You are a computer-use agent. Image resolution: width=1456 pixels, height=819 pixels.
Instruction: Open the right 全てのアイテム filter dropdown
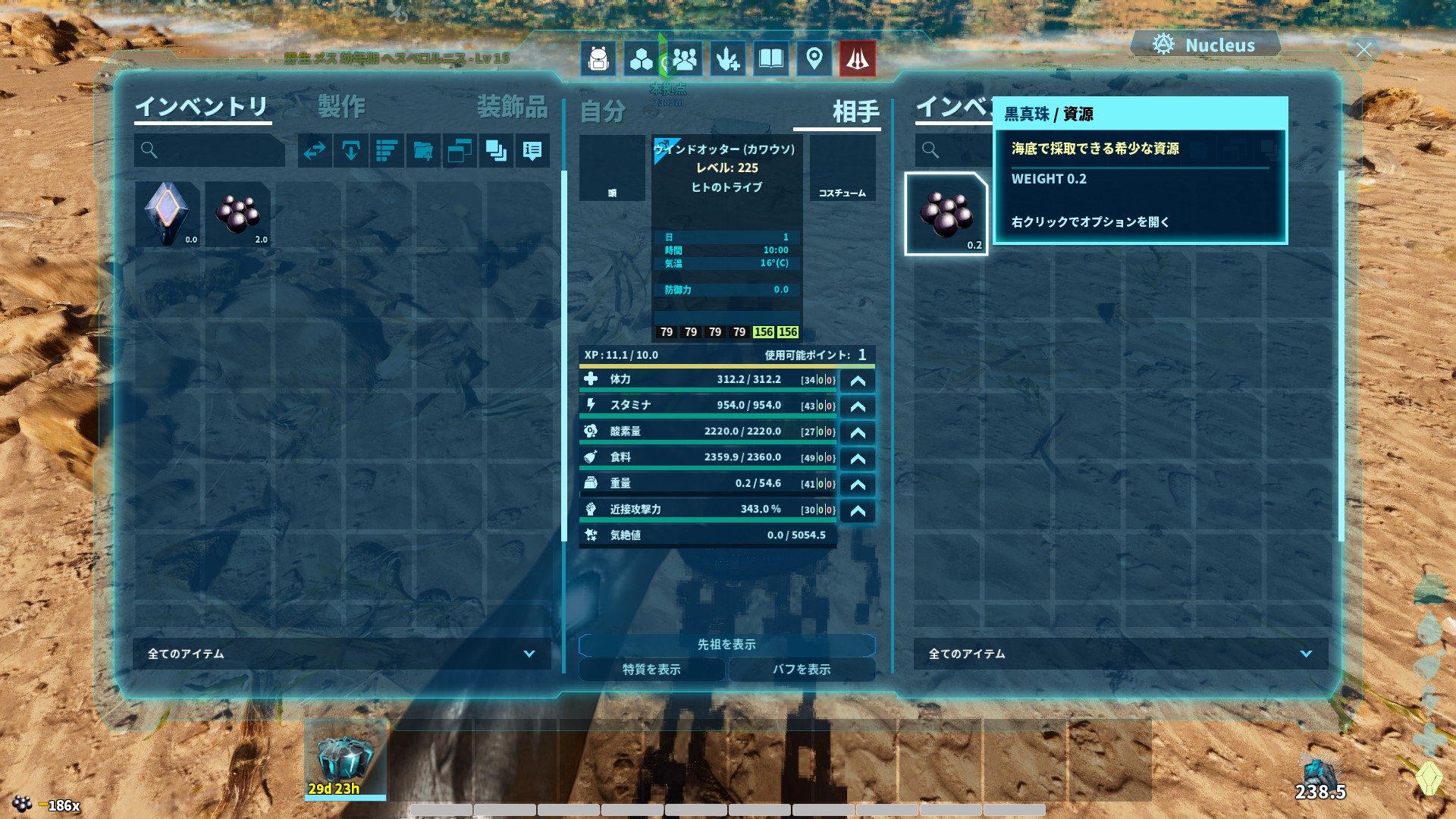pyautogui.click(x=1120, y=654)
